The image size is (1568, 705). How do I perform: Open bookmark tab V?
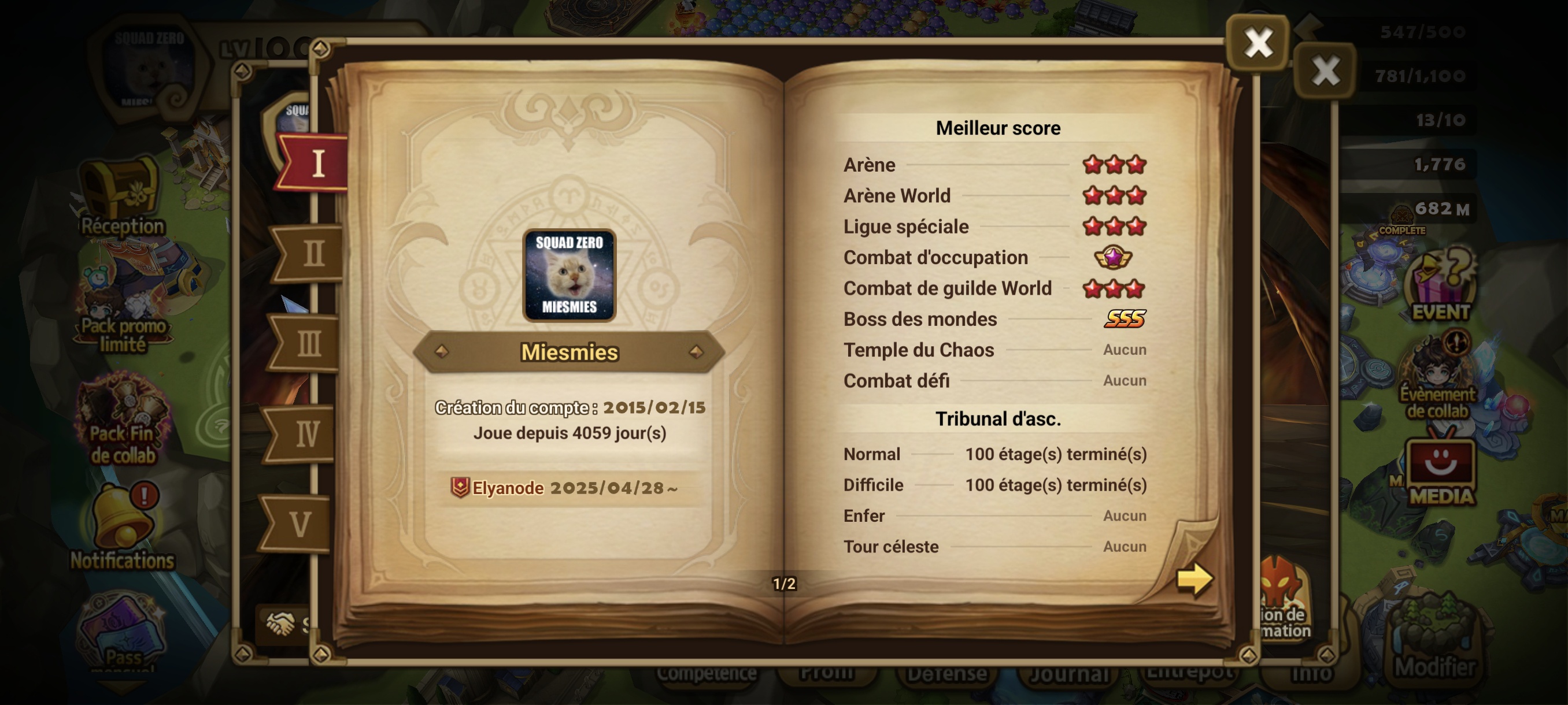[299, 524]
